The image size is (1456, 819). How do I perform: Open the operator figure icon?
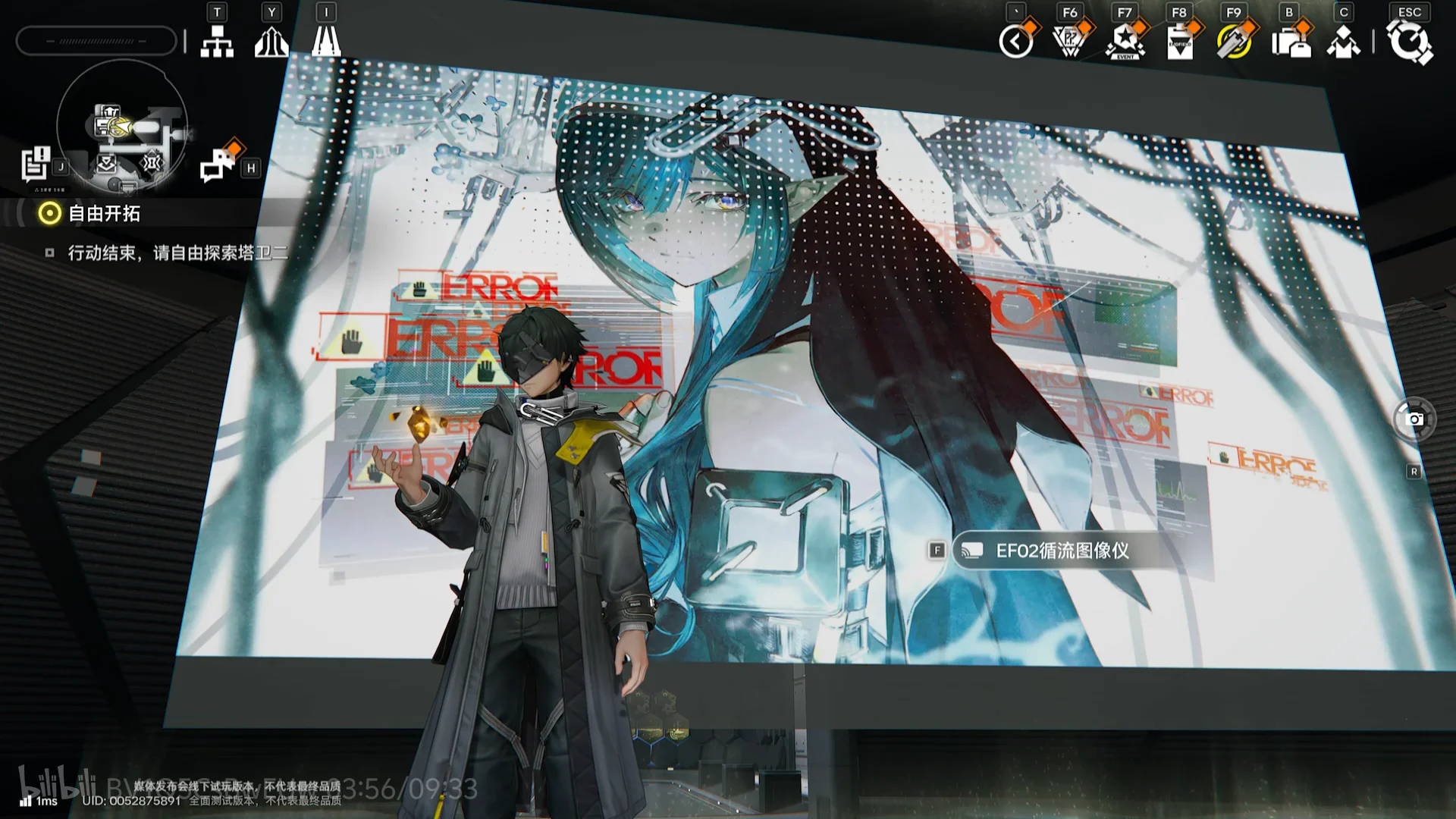click(x=1344, y=42)
